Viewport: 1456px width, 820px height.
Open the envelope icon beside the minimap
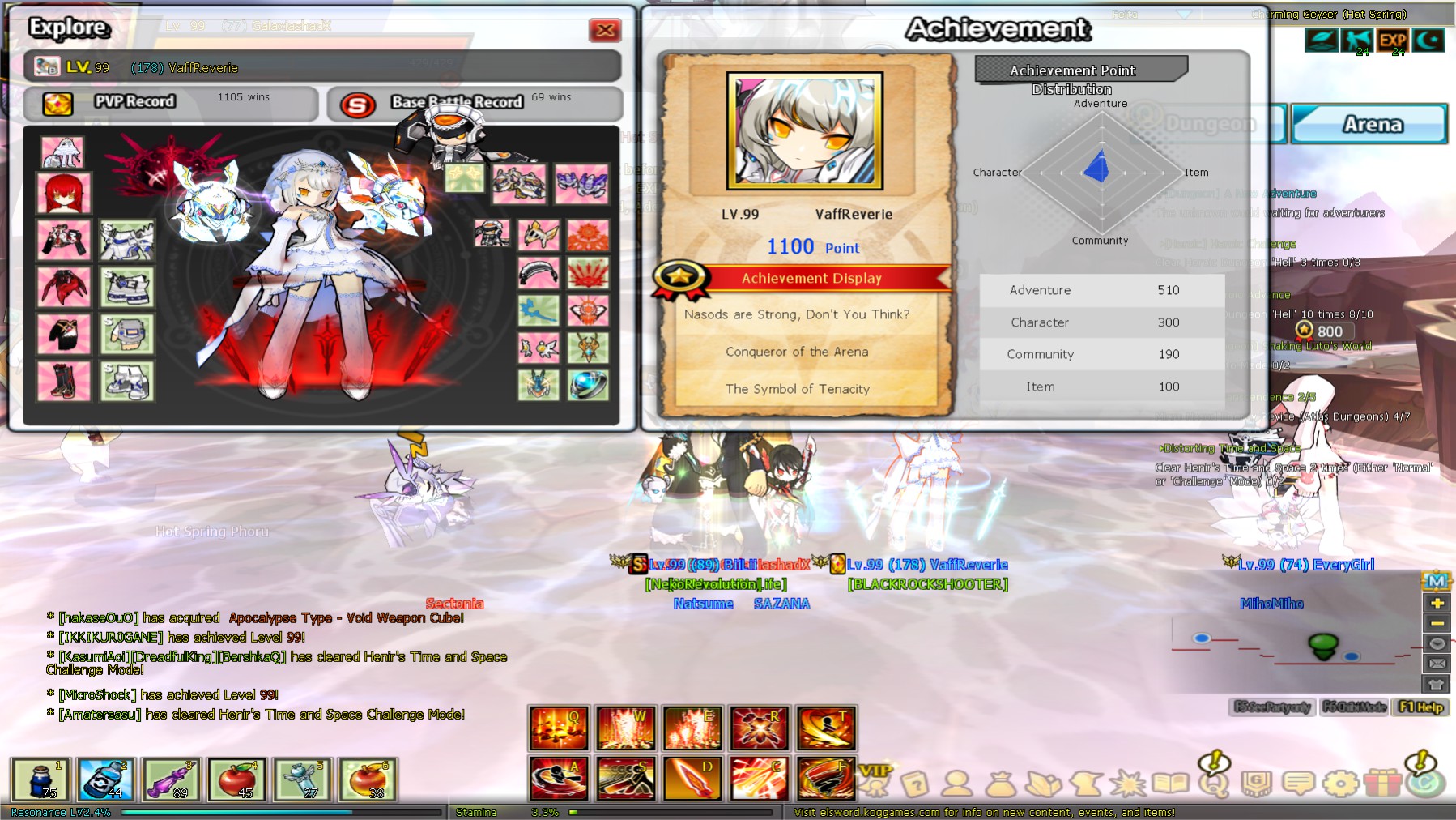pyautogui.click(x=1437, y=664)
